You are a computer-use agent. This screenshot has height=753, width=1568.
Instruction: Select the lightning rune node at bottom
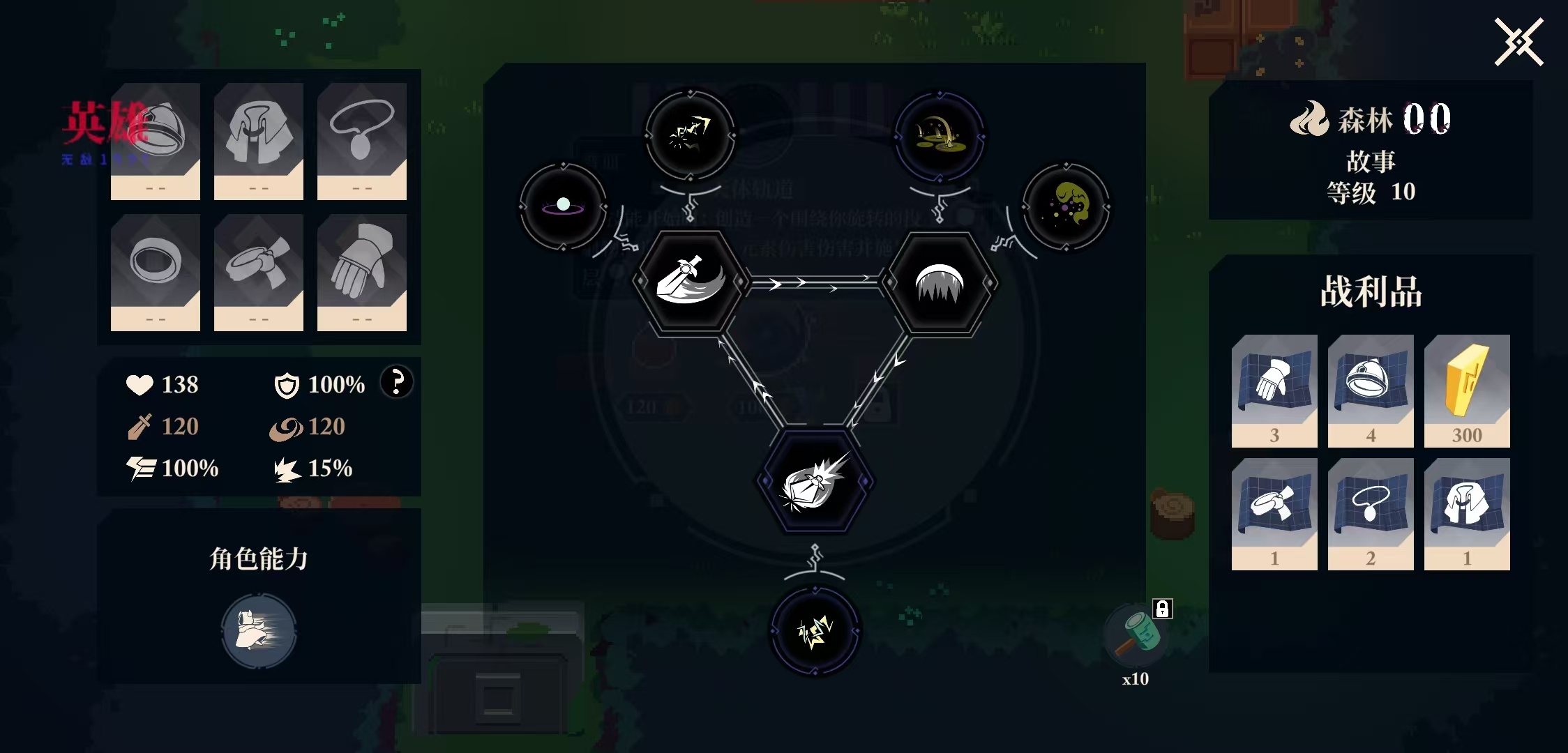814,631
